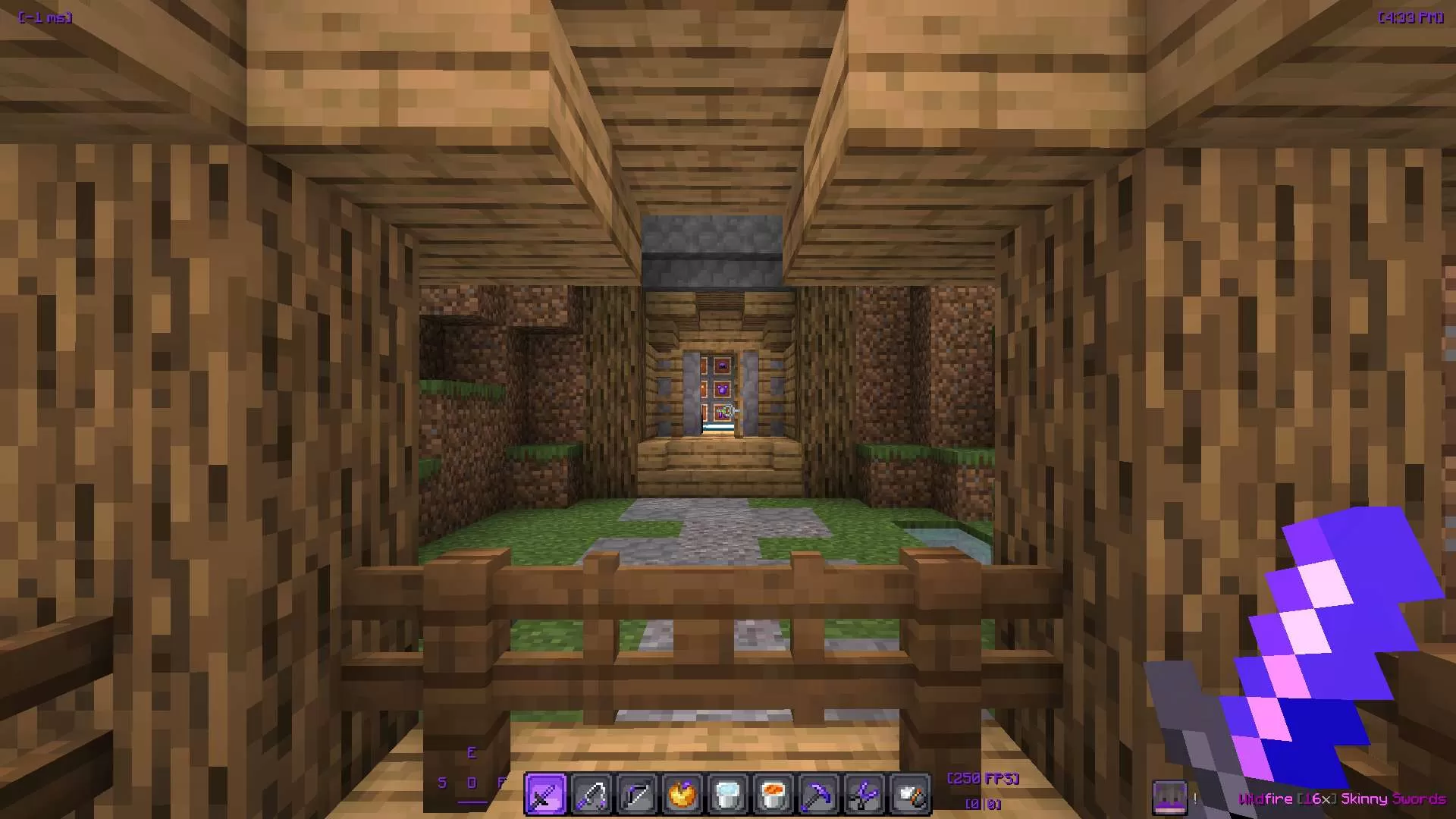This screenshot has width=1456, height=819.
Task: Toggle the [250 FPS] counter display
Action: click(982, 778)
